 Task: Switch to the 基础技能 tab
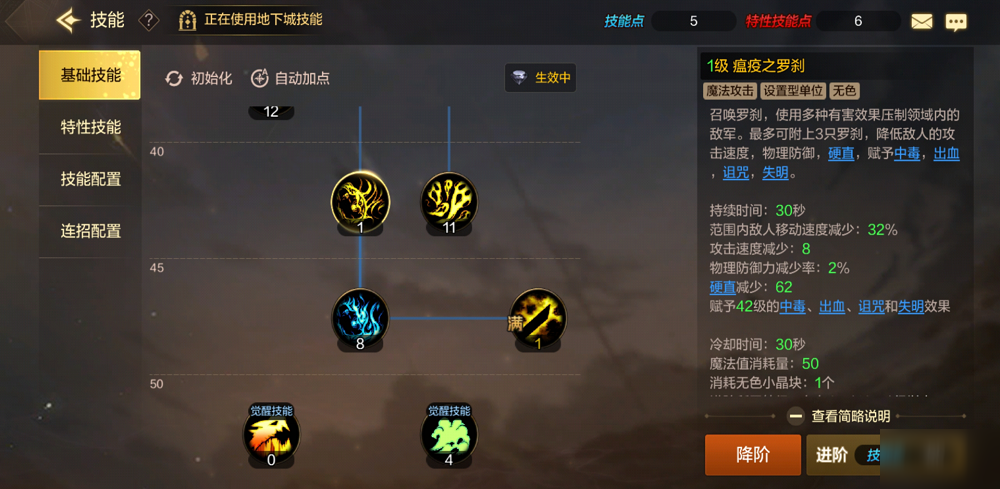[90, 75]
